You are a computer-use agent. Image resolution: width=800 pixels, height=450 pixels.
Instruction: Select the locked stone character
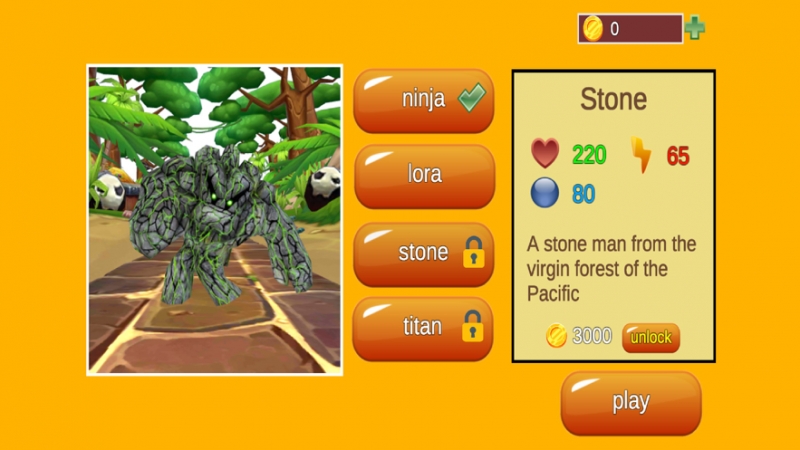[x=424, y=253]
